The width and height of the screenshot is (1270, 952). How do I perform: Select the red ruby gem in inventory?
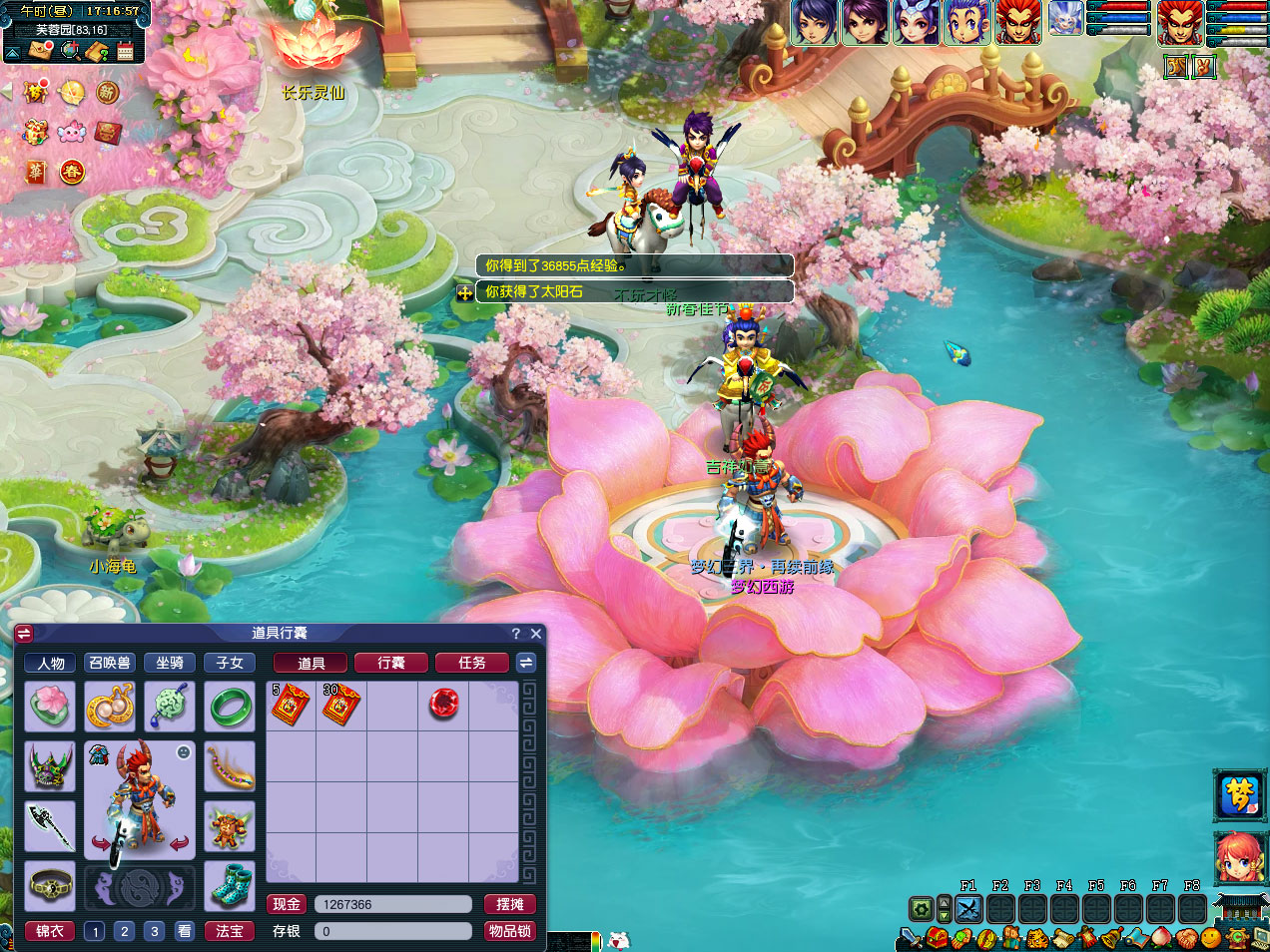[x=443, y=705]
